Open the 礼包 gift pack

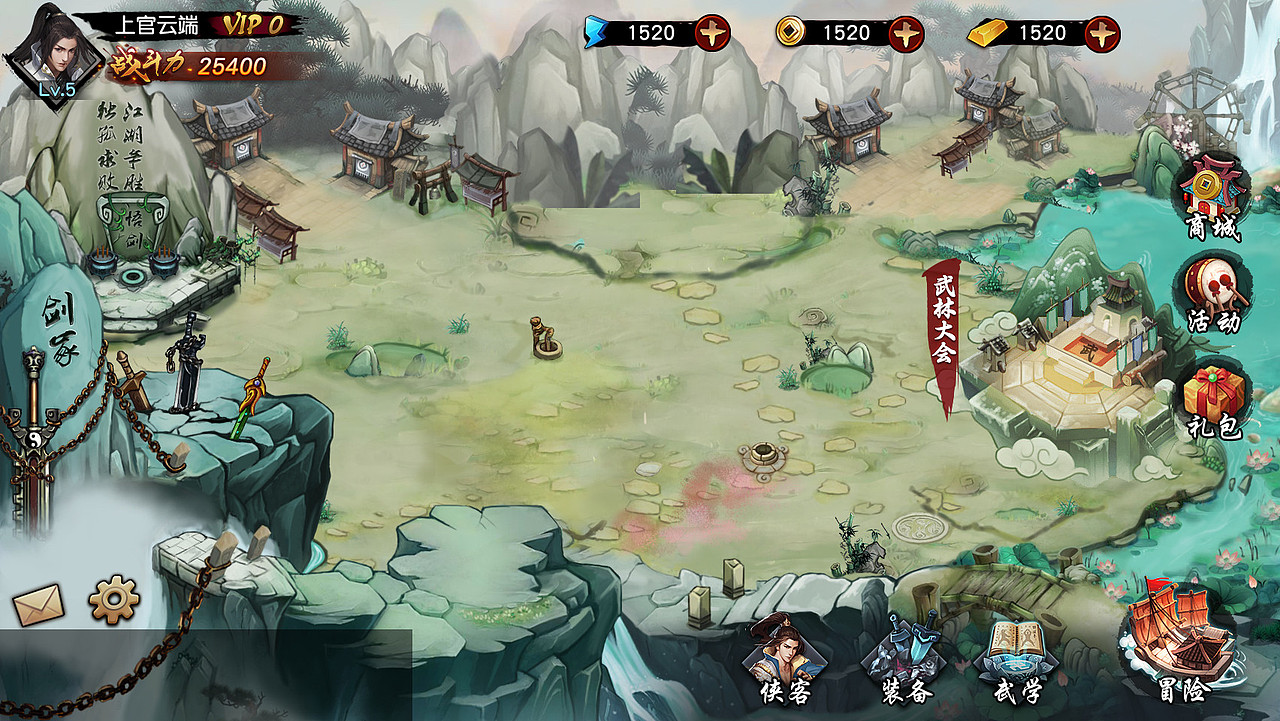(1214, 400)
